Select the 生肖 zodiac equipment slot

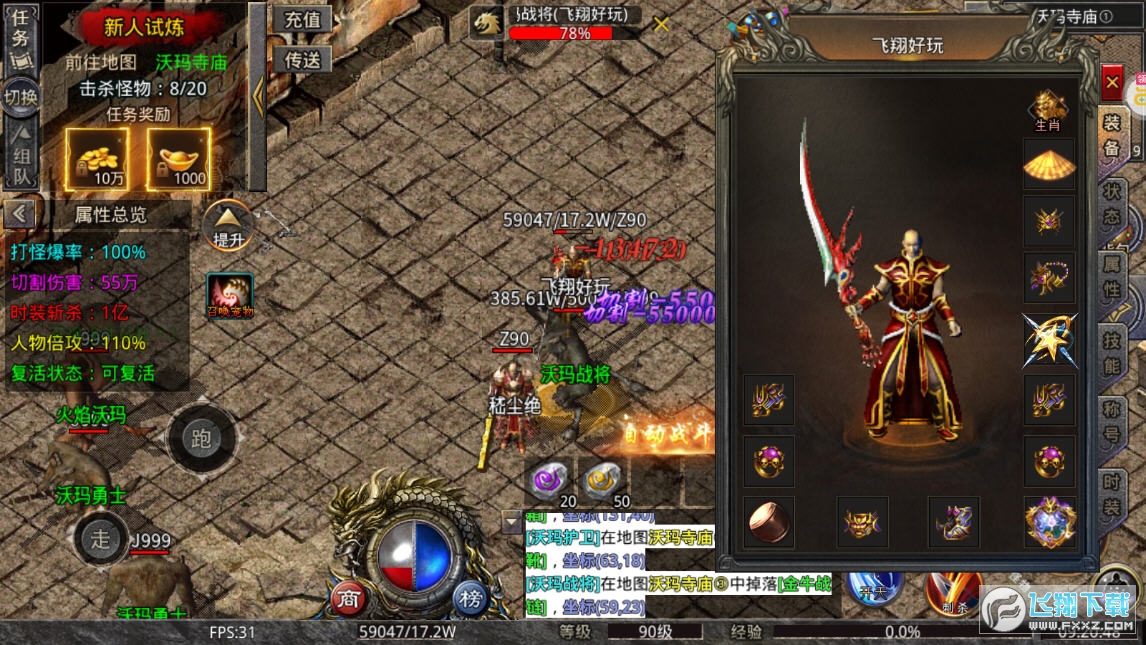point(1048,111)
